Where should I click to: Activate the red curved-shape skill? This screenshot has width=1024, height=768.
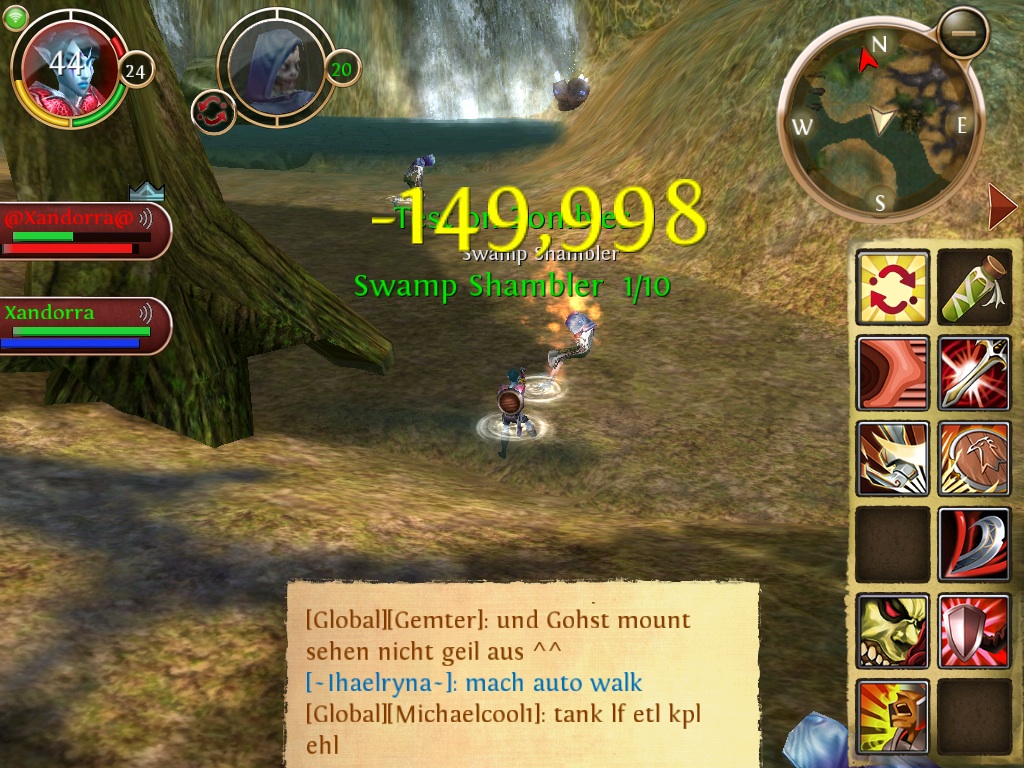click(893, 373)
